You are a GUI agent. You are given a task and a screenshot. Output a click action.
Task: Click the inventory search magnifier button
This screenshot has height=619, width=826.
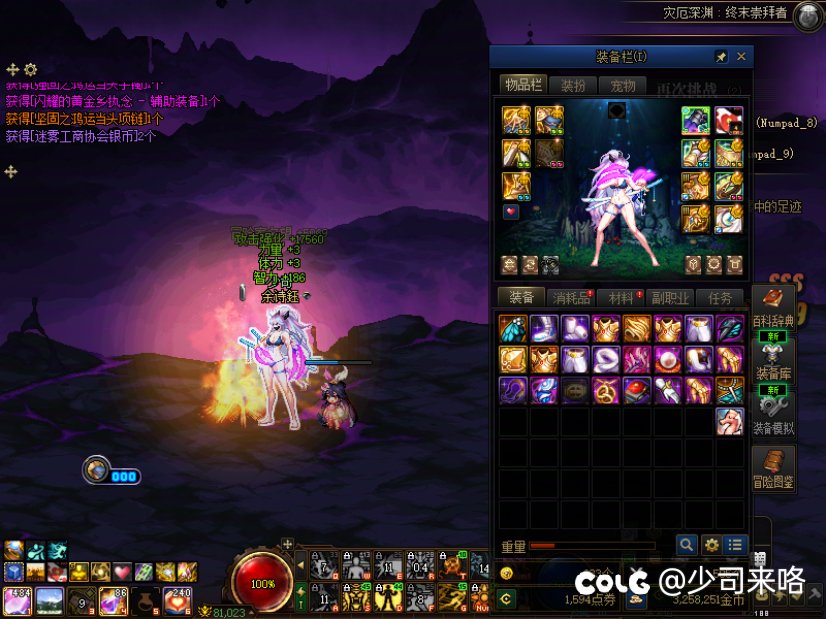click(x=686, y=545)
